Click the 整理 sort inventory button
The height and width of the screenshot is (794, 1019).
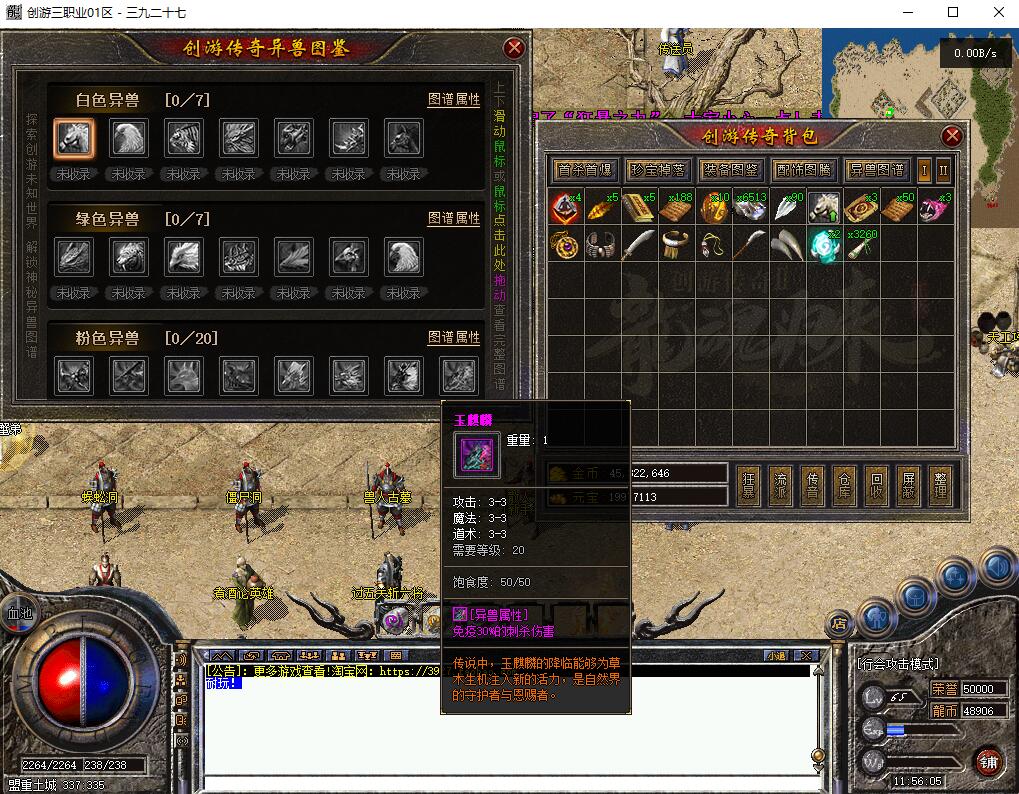click(x=940, y=484)
